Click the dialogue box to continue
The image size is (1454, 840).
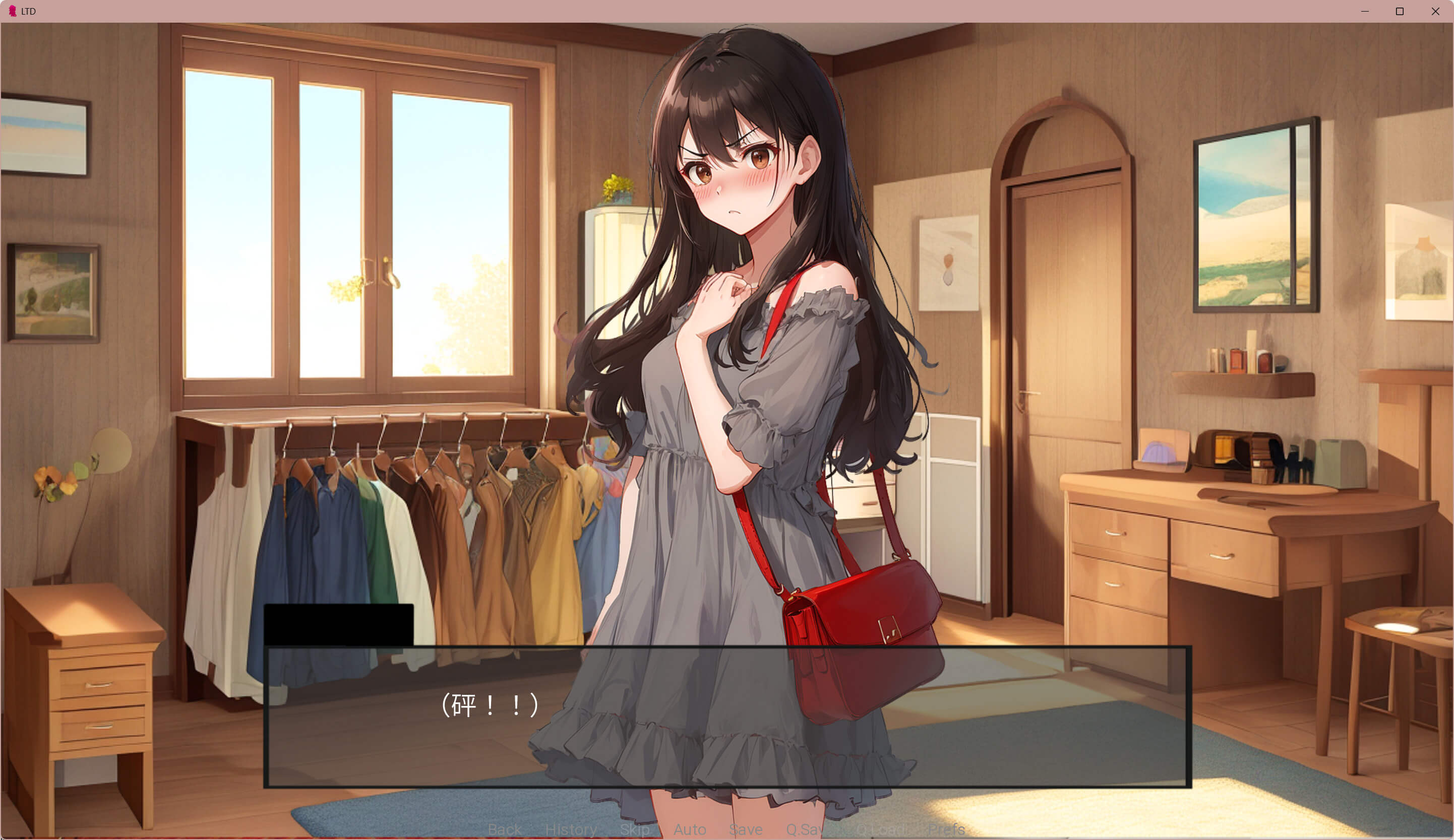(x=727, y=717)
